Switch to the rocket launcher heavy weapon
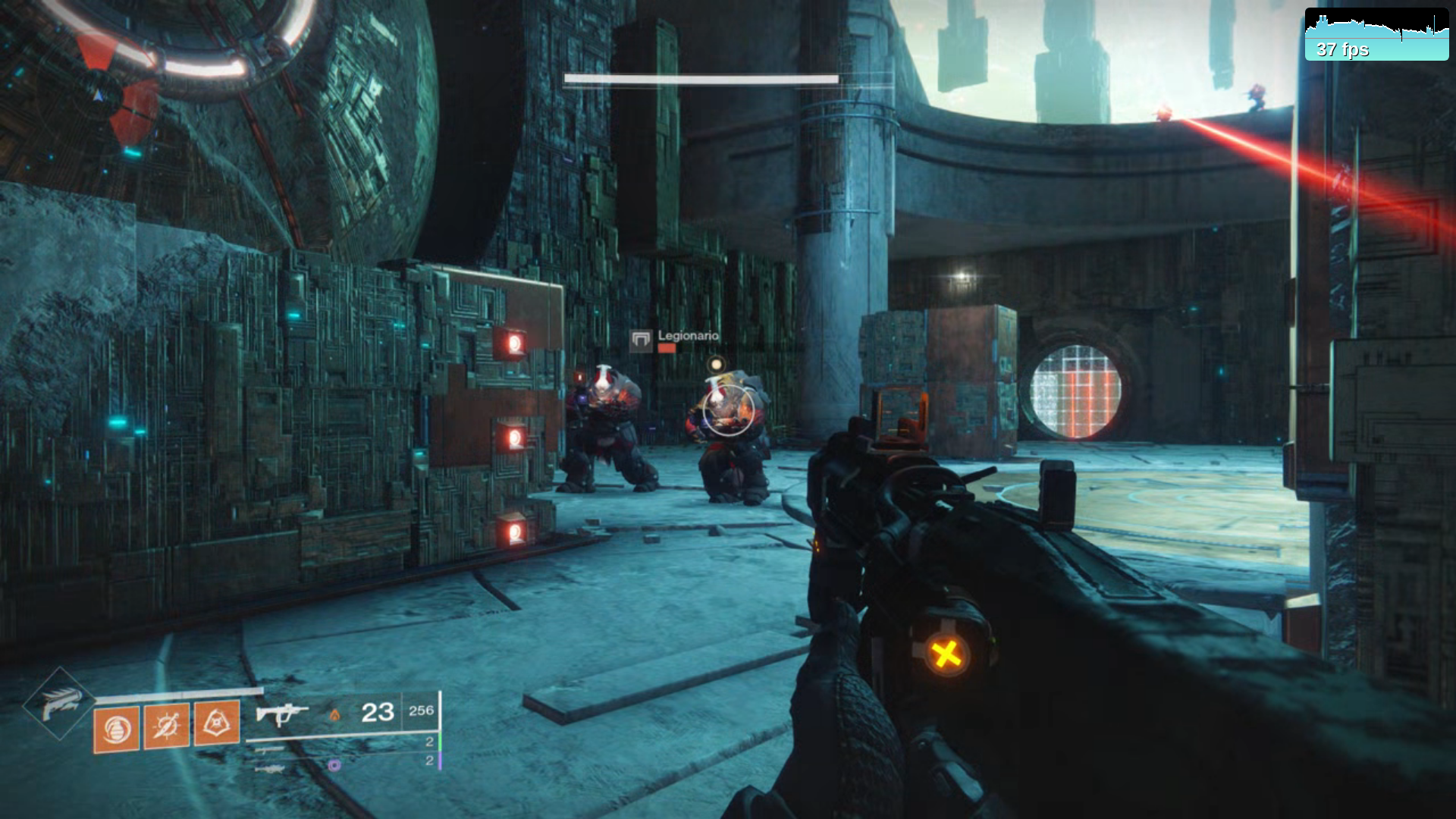 tap(270, 769)
